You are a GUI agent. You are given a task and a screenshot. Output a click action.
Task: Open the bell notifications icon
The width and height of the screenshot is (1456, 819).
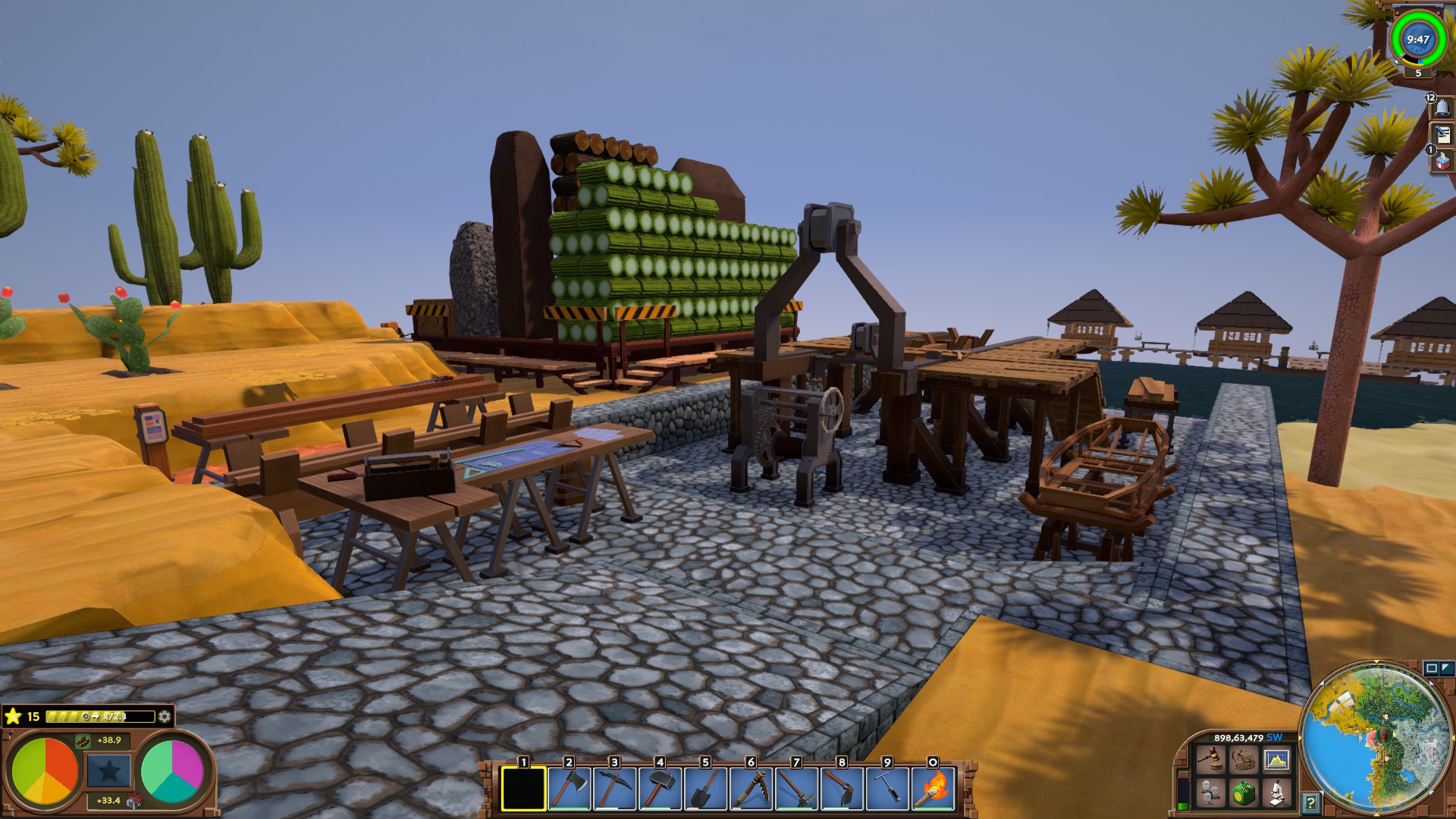tap(1442, 108)
